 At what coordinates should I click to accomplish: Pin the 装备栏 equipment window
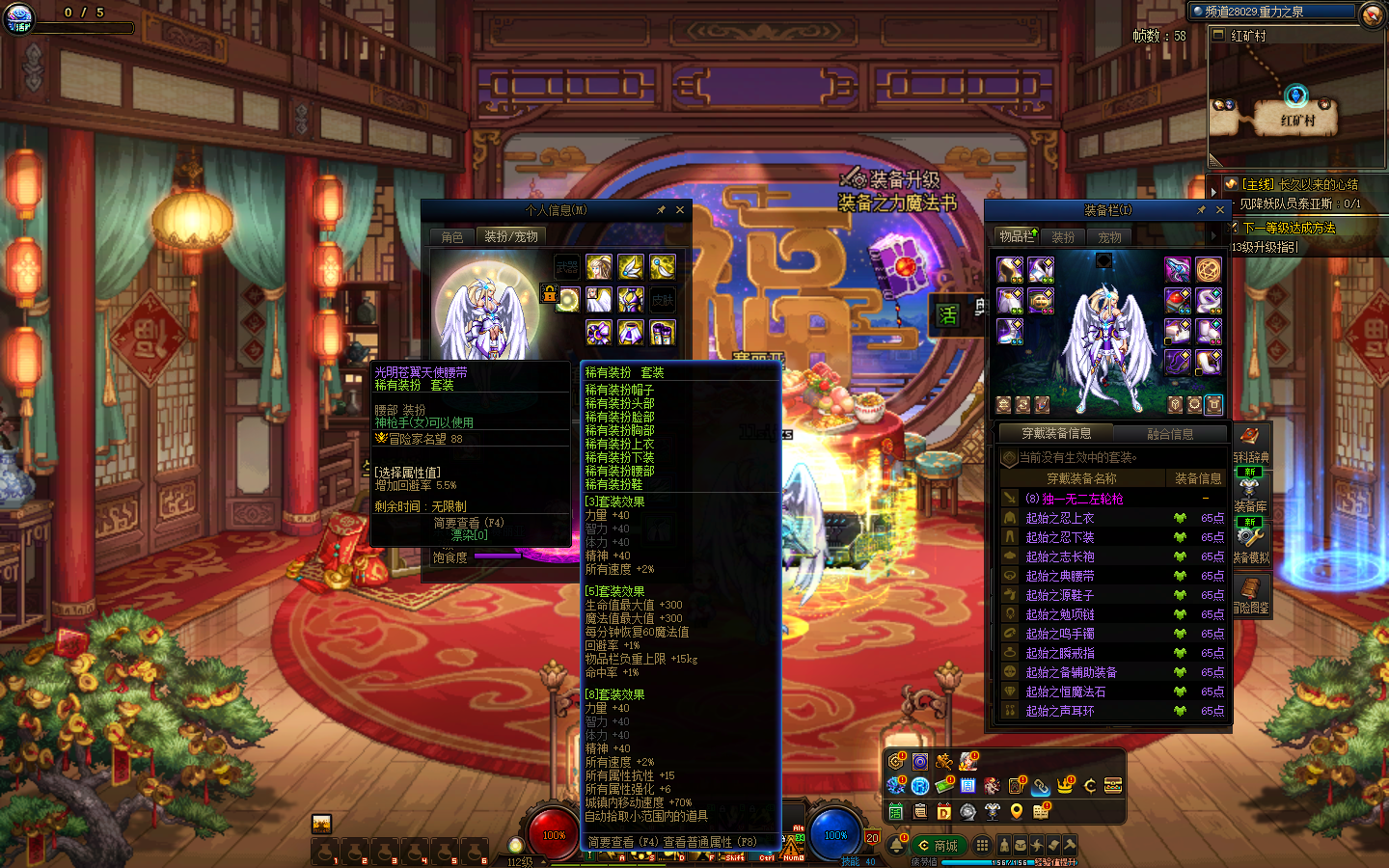1201,210
